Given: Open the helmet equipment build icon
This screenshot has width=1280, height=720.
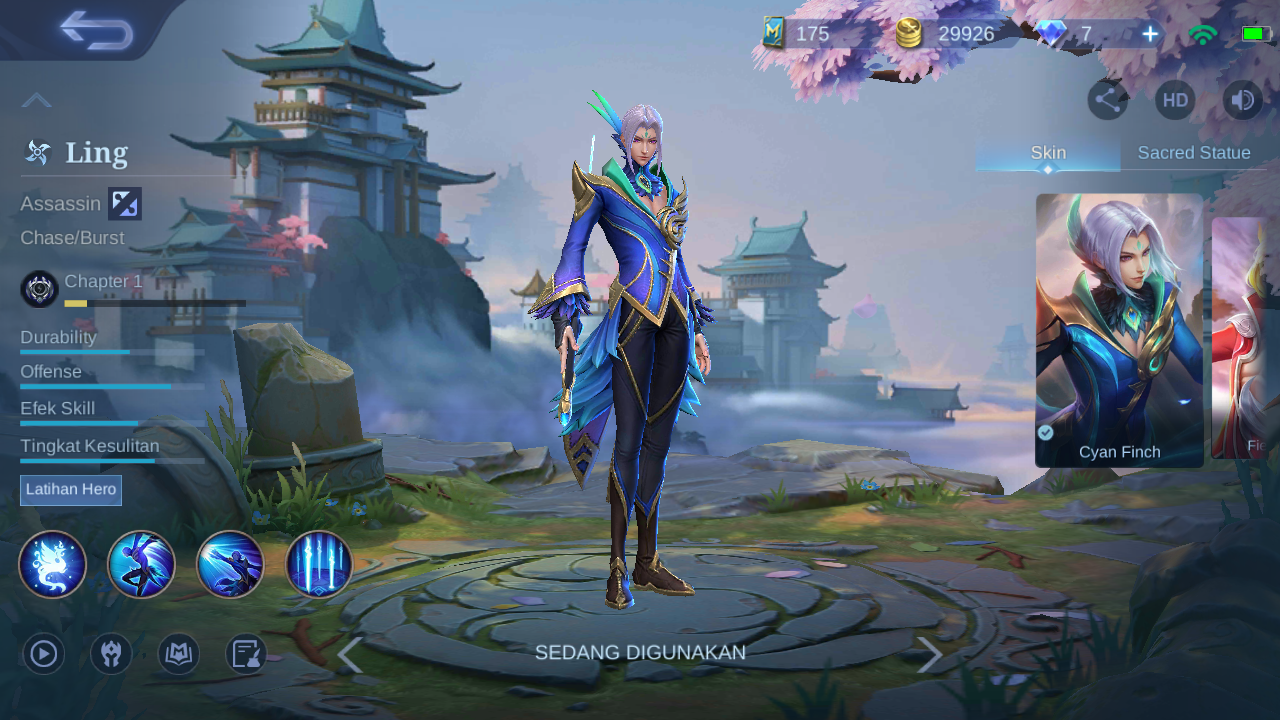Looking at the screenshot, I should [111, 654].
